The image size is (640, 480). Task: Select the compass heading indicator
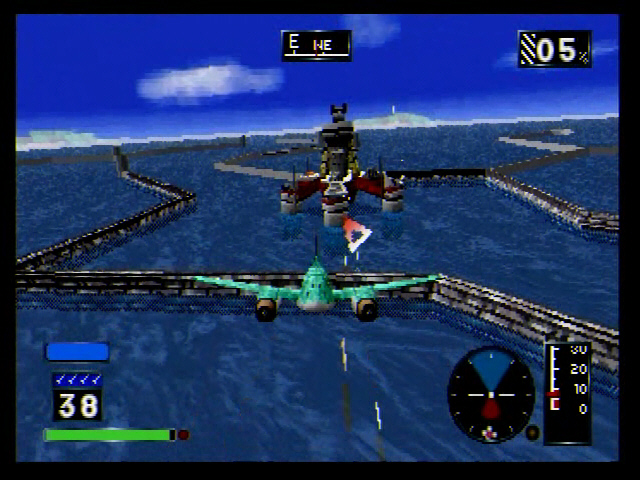point(316,45)
